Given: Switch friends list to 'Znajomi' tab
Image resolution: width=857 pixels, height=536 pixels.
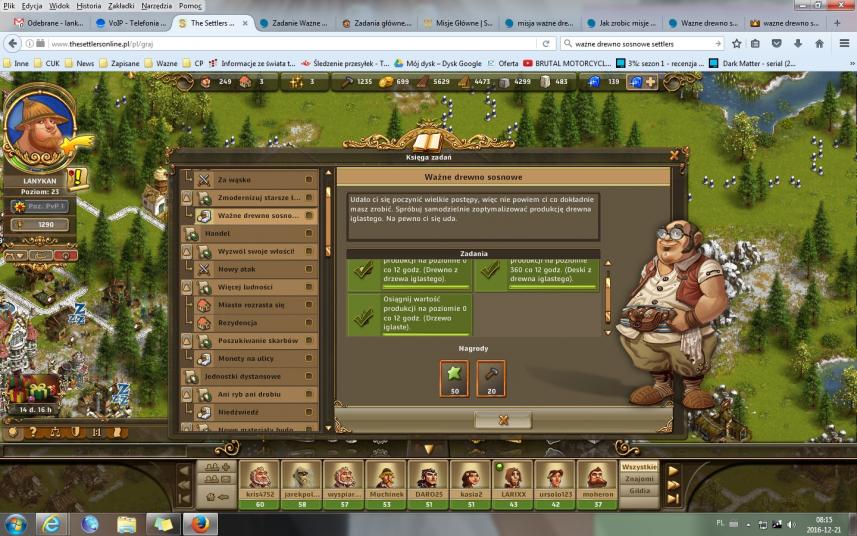Looking at the screenshot, I should [x=639, y=479].
